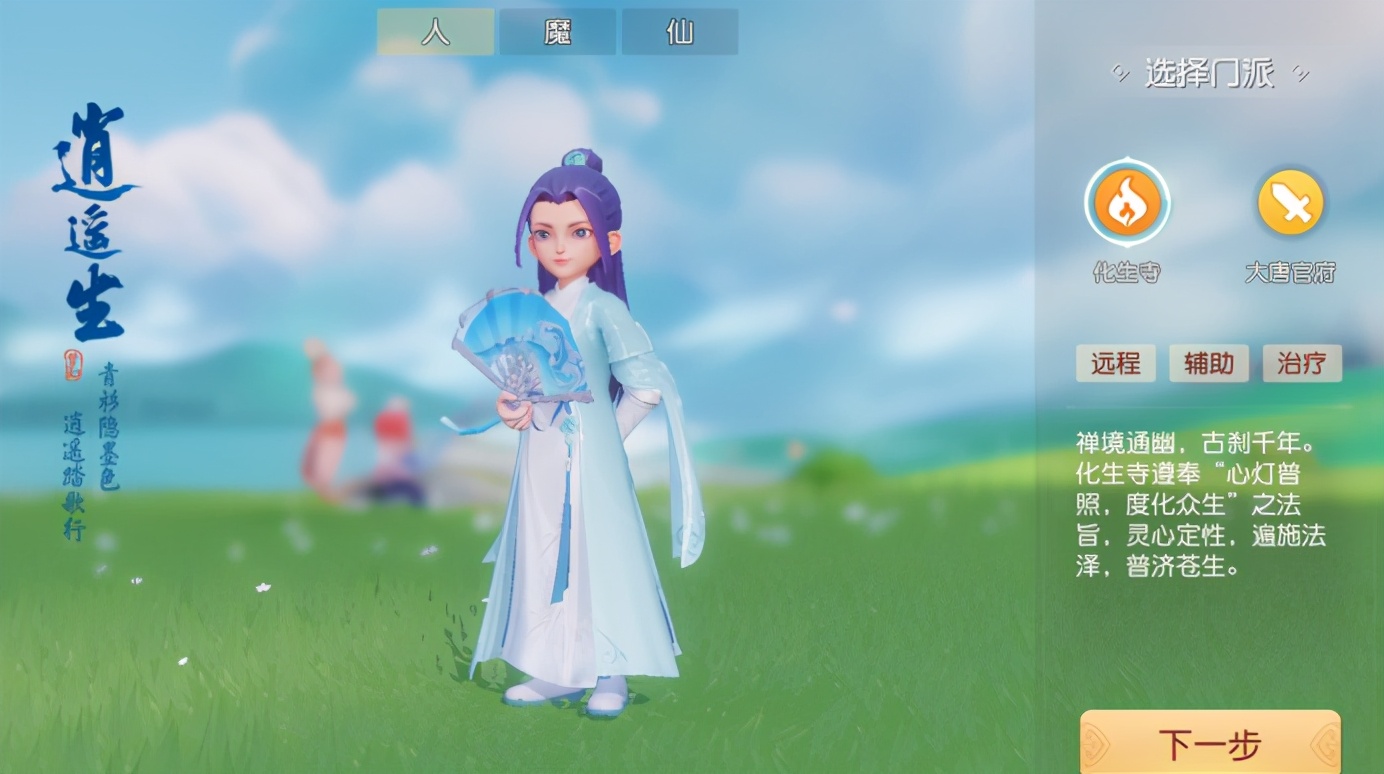Proceed with the 下一步 button
The image size is (1384, 774).
point(1210,744)
